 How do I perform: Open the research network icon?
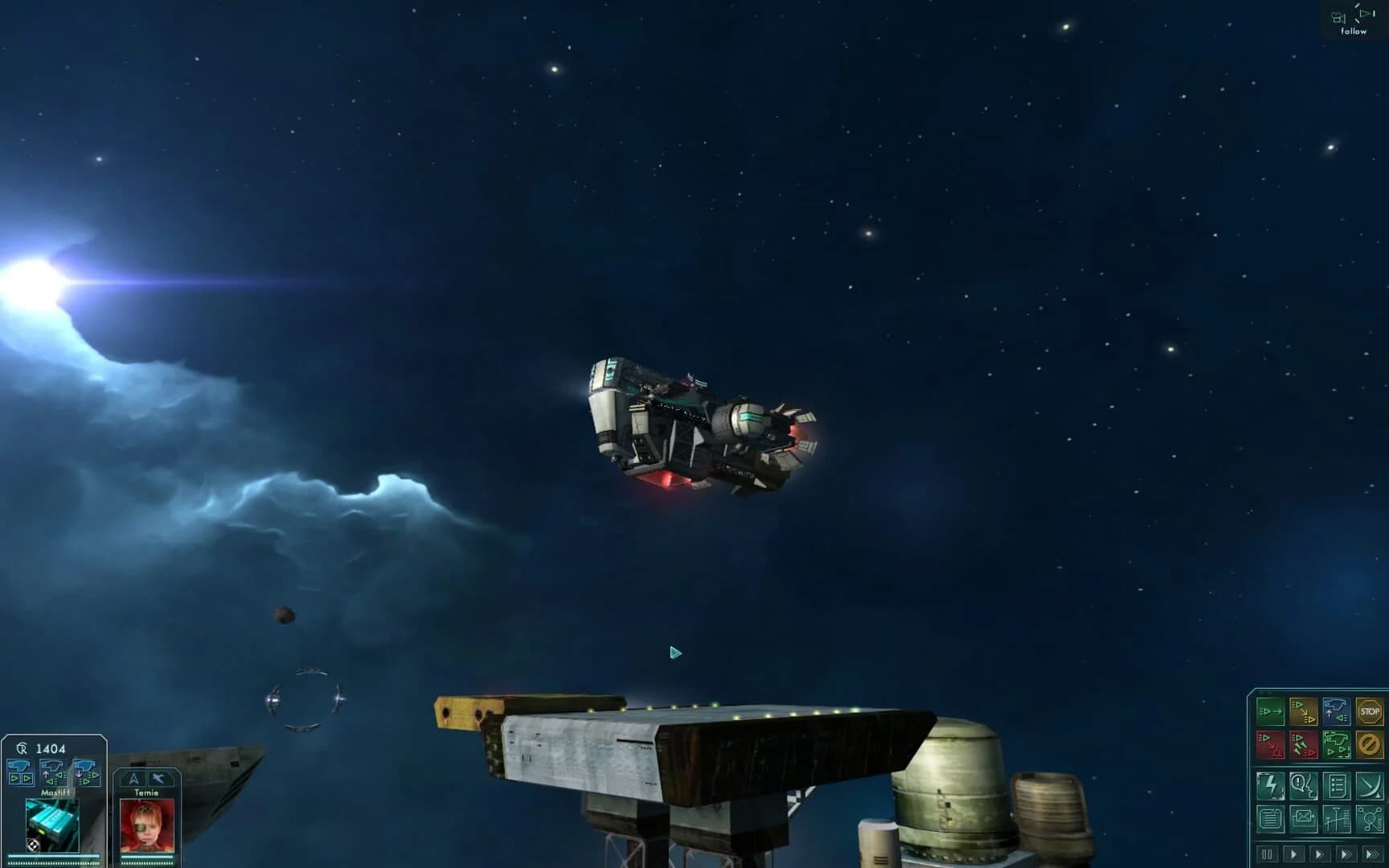[x=1372, y=819]
